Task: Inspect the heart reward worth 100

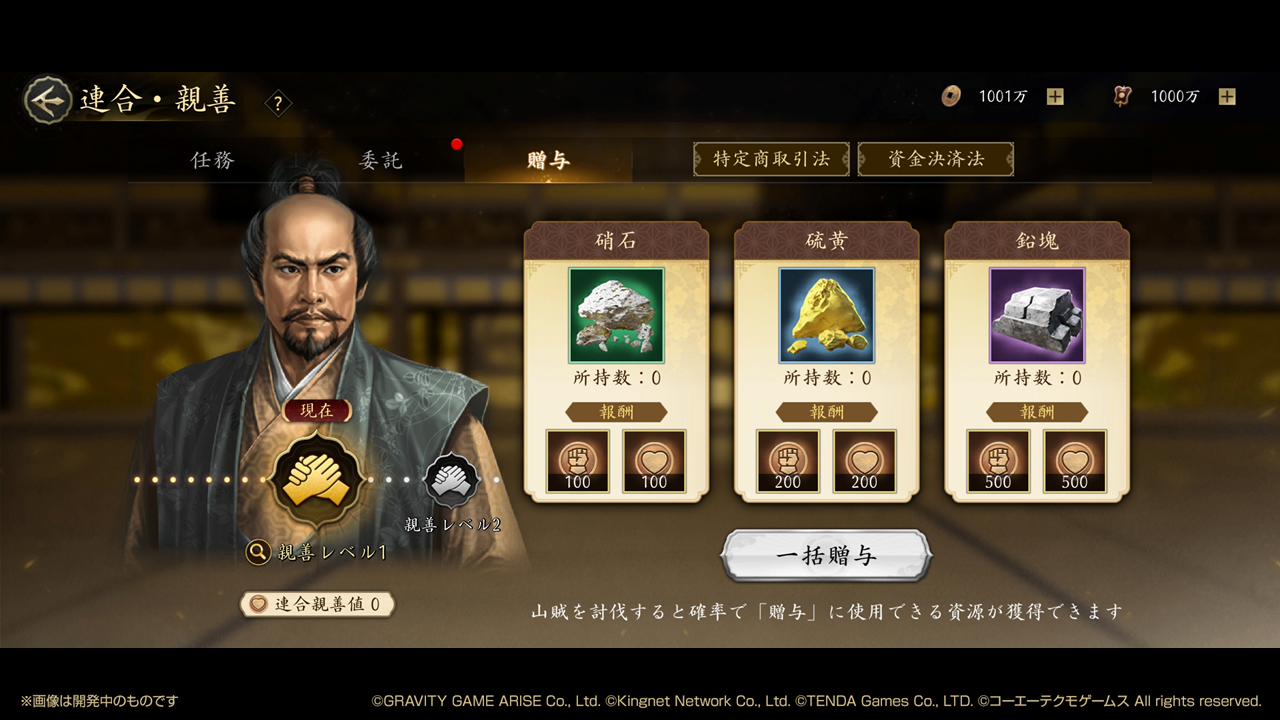Action: point(654,462)
